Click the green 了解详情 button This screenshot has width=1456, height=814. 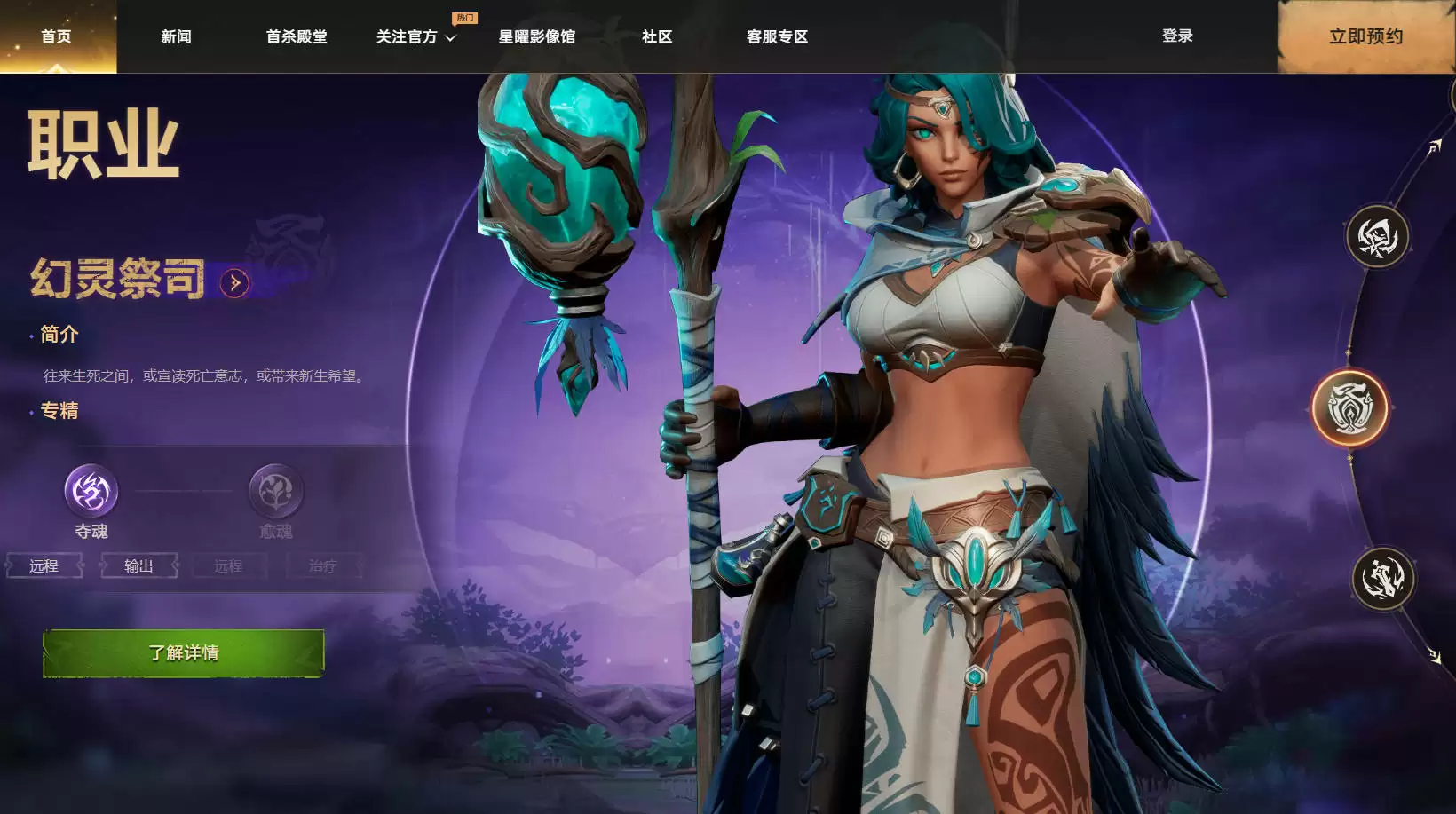point(184,653)
